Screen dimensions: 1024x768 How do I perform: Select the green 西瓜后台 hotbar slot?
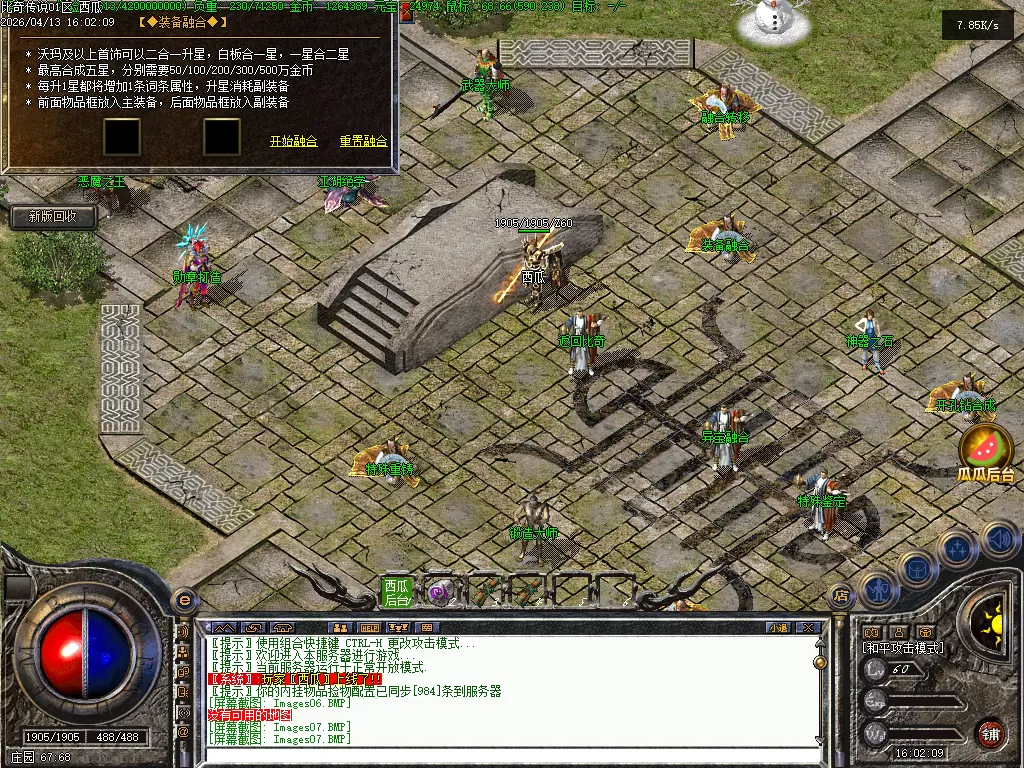click(397, 592)
